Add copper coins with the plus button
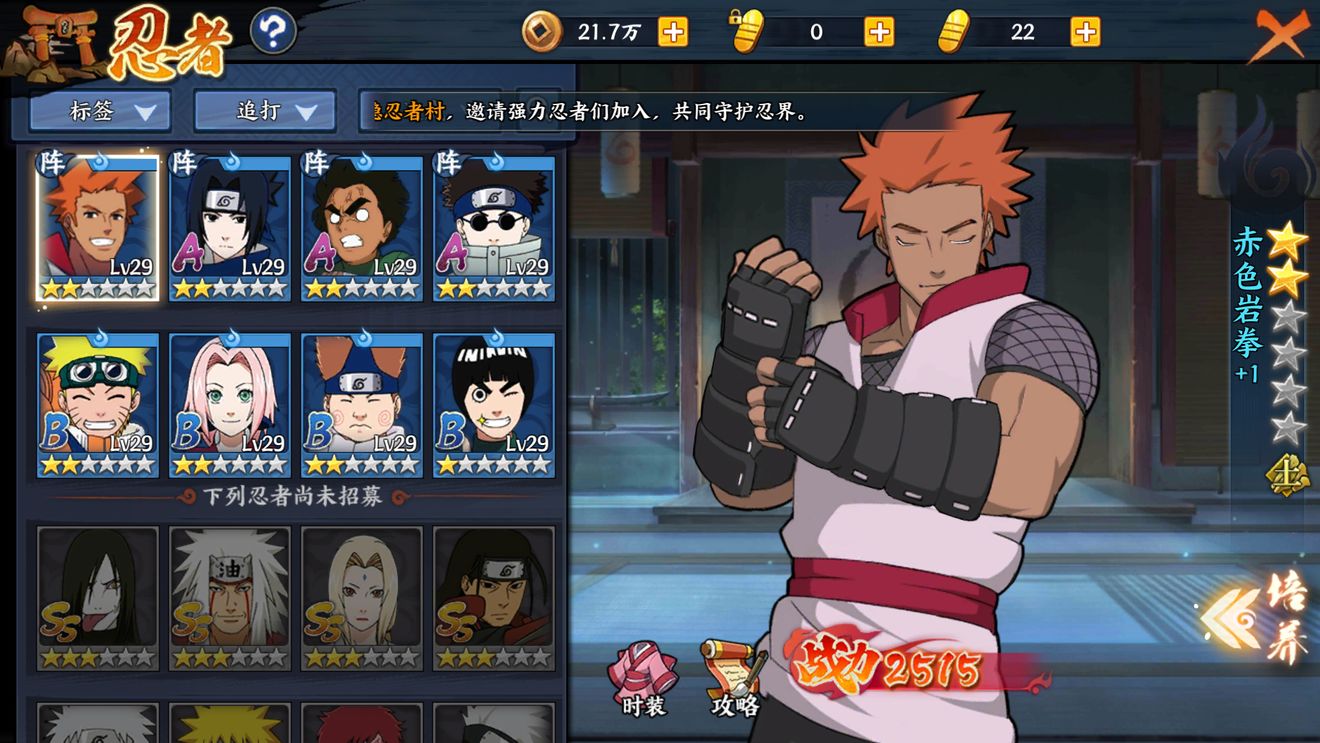The width and height of the screenshot is (1320, 743). pyautogui.click(x=673, y=32)
